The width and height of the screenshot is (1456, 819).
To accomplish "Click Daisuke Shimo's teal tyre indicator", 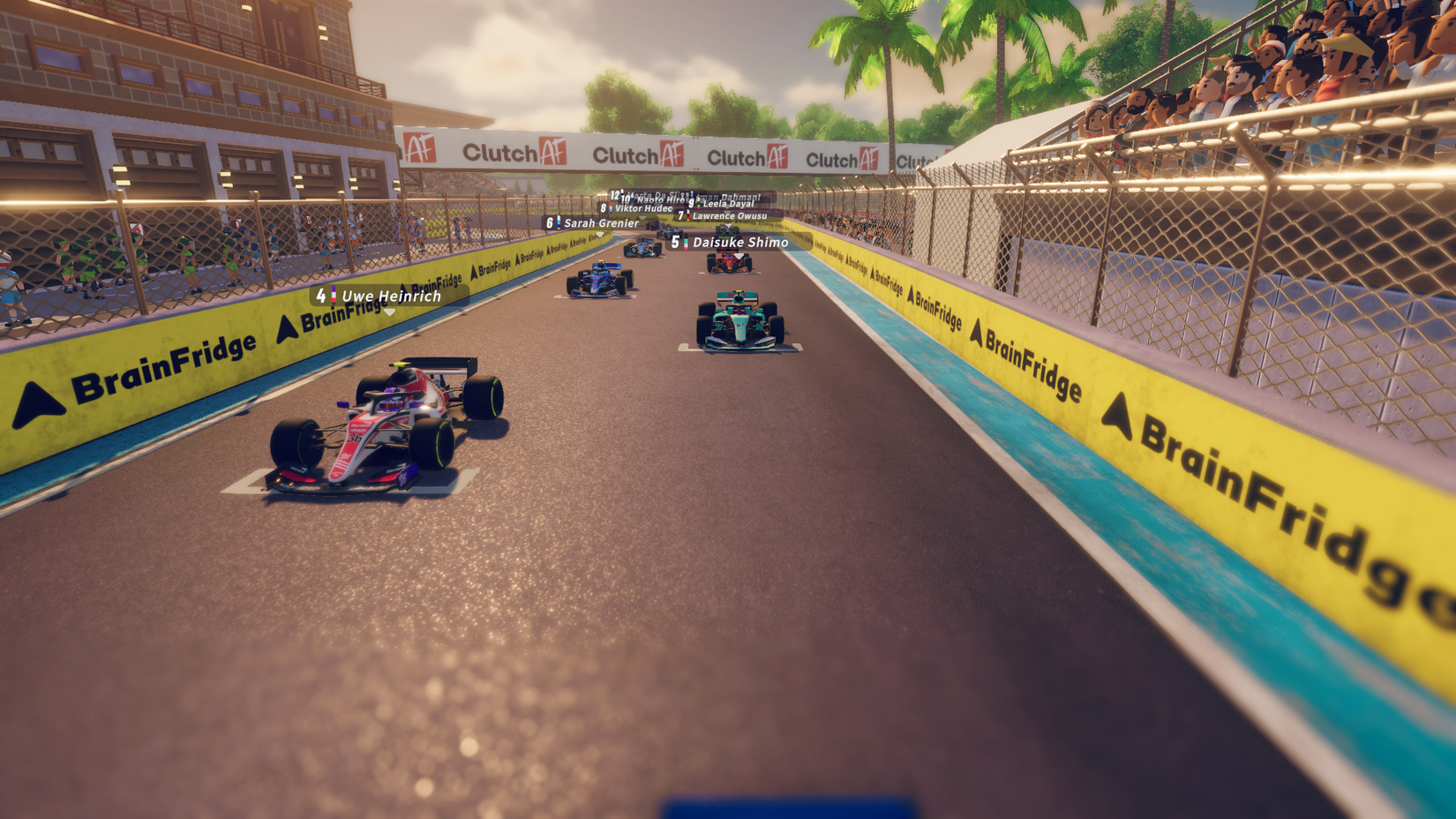I will pos(686,241).
